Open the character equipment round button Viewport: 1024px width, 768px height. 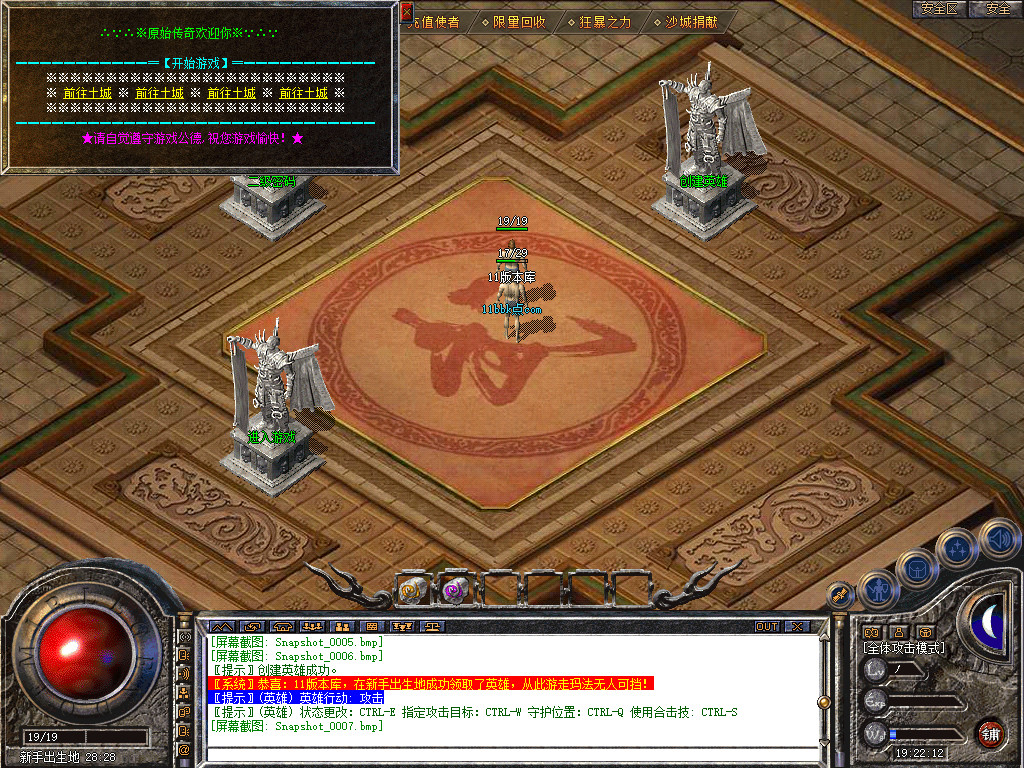tap(879, 590)
